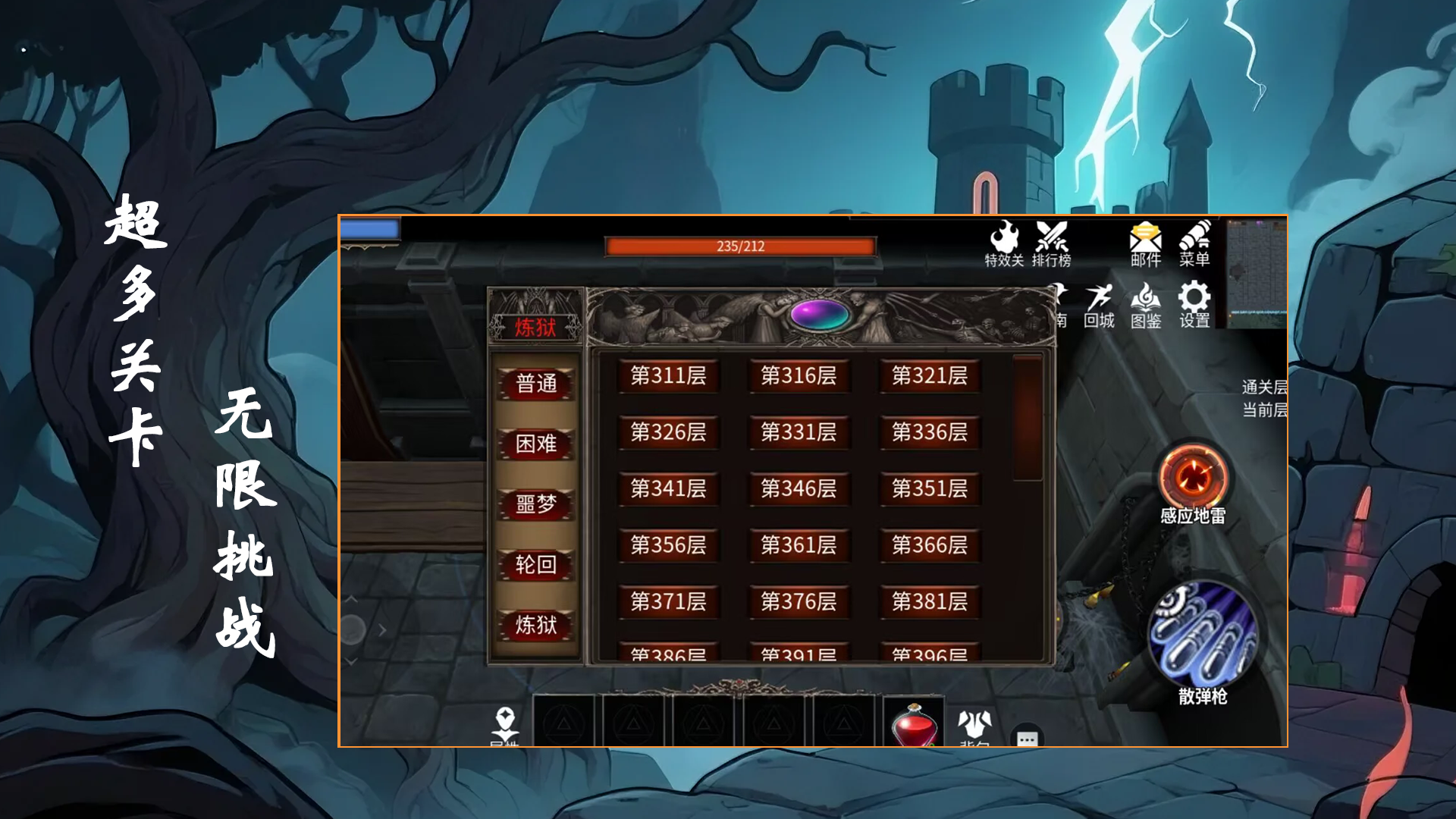1456x819 pixels.
Task: Enter level 第381层
Action: tap(930, 601)
